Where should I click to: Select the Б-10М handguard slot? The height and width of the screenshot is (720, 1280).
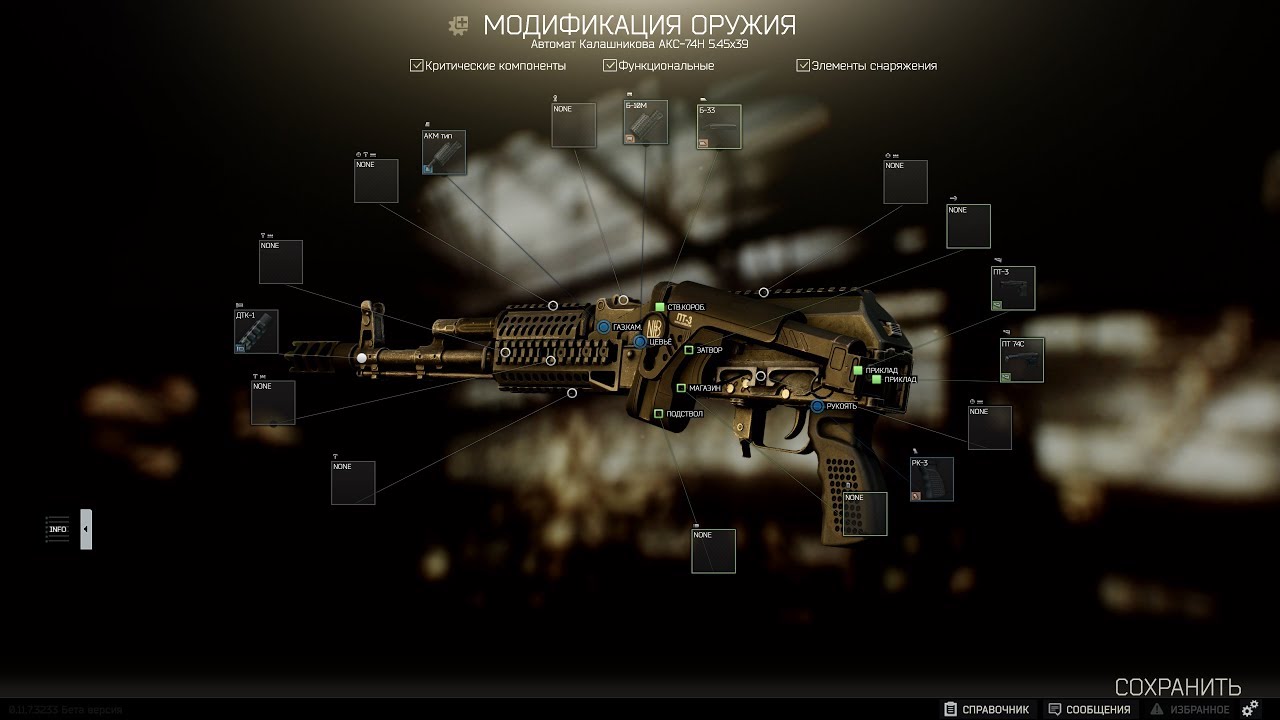(646, 122)
